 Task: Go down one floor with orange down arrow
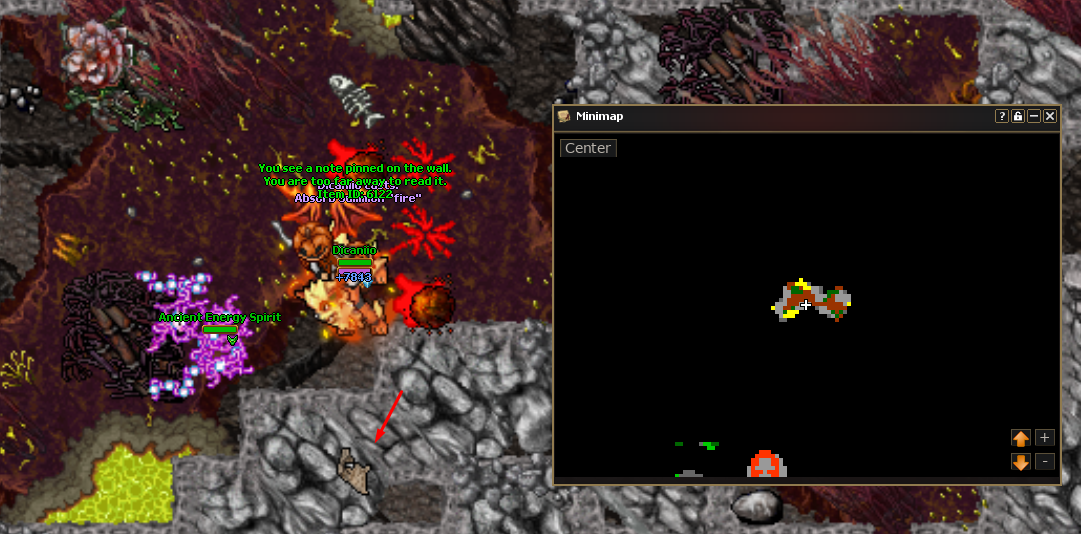pos(1021,462)
